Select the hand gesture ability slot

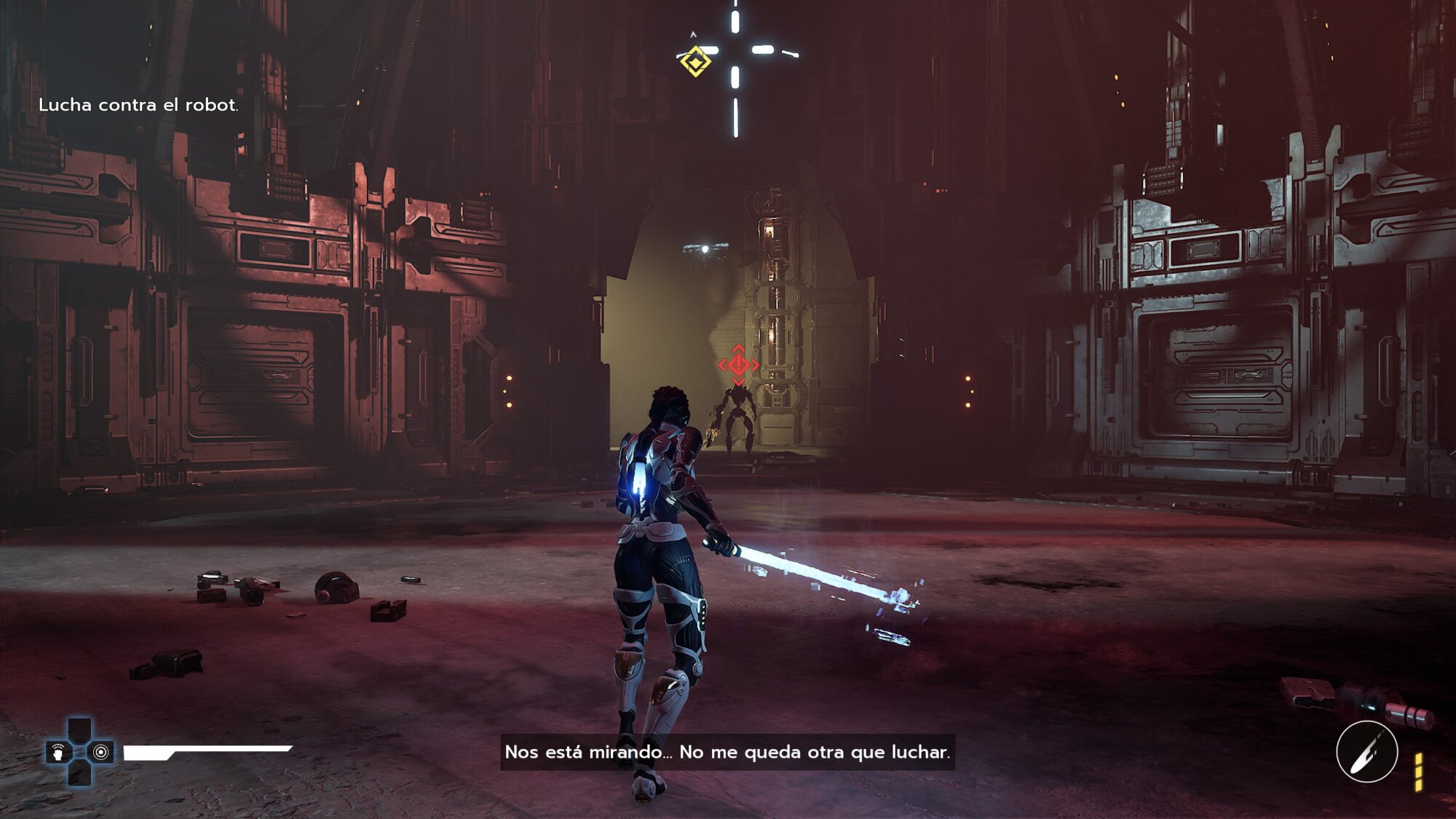click(x=58, y=752)
